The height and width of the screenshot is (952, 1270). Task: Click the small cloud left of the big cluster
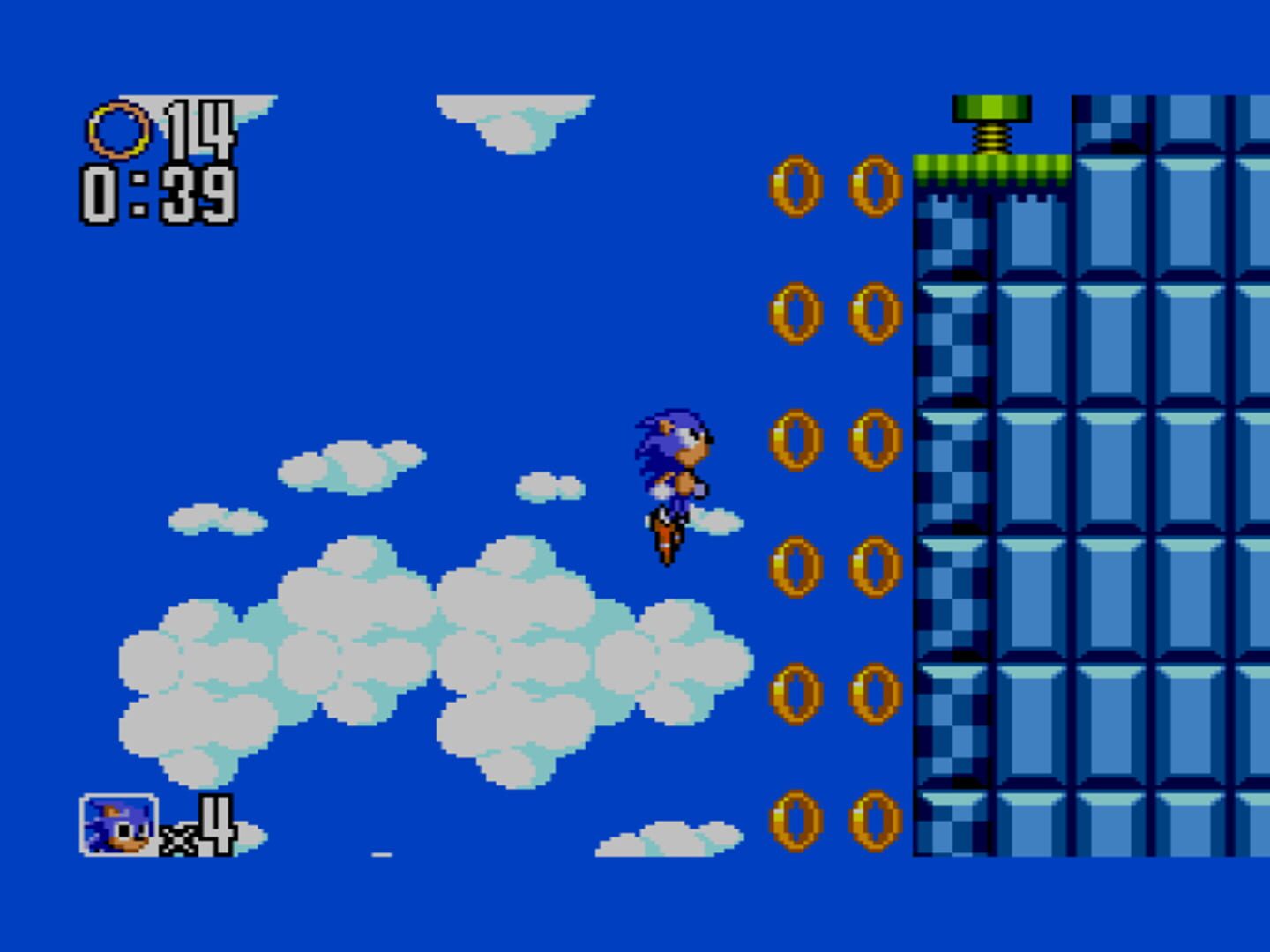(216, 520)
